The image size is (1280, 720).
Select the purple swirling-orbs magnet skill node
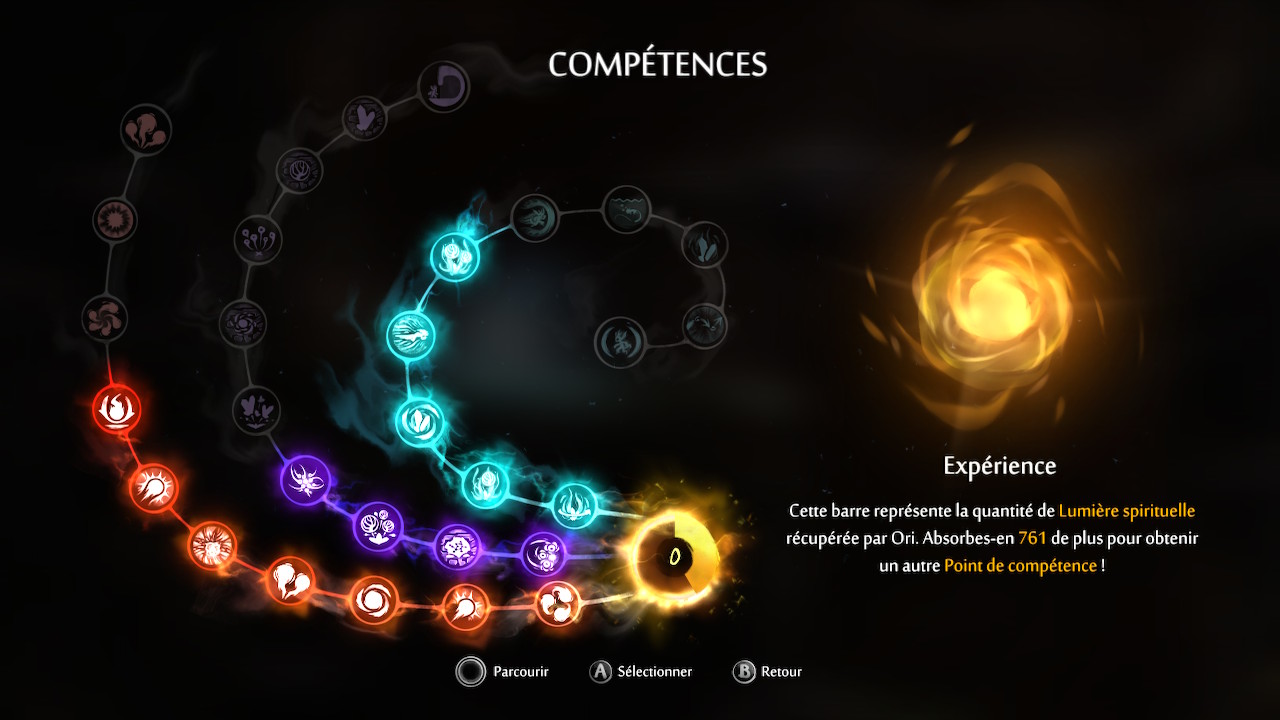pos(544,553)
